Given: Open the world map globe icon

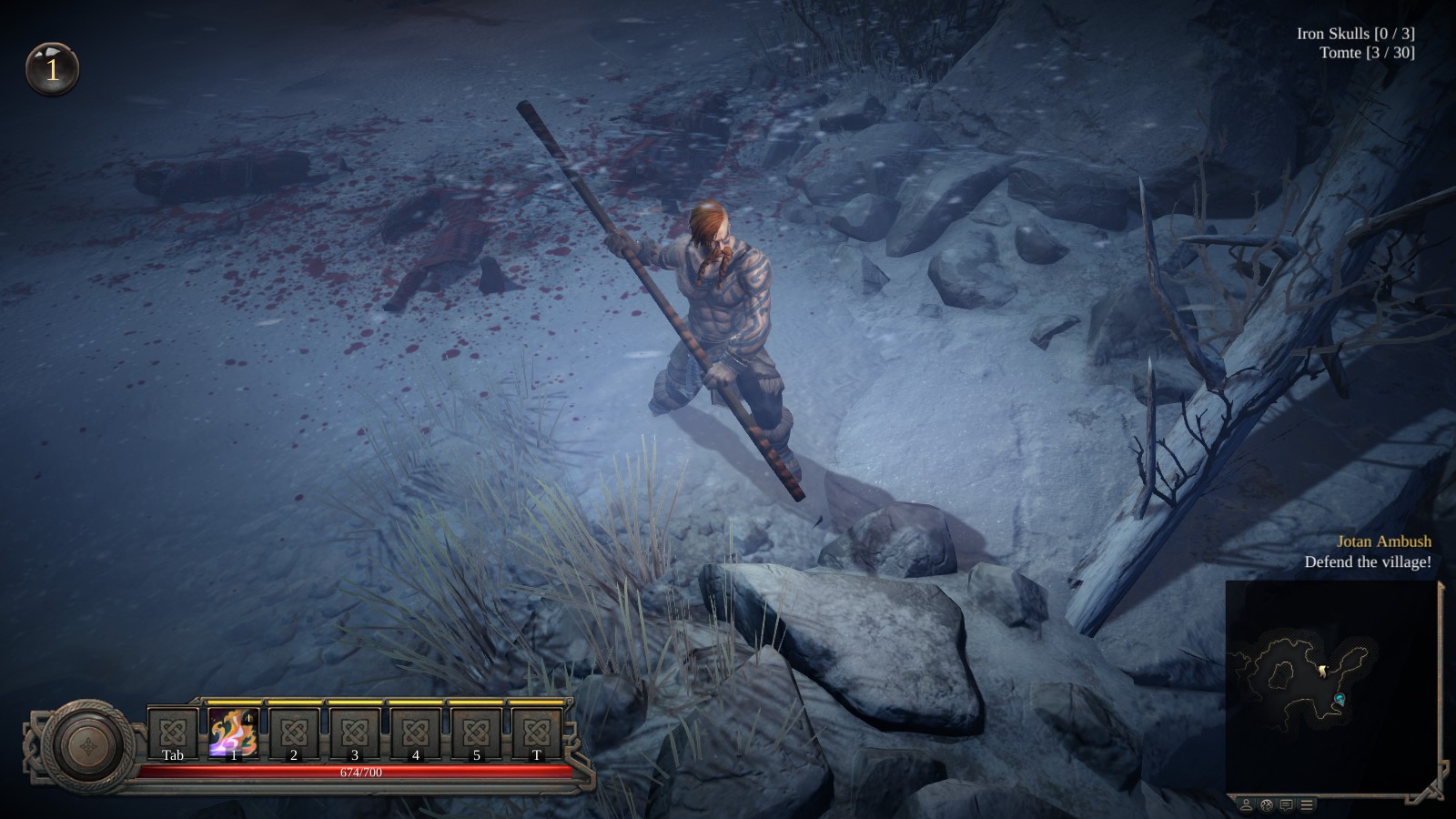Looking at the screenshot, I should pos(1266,805).
